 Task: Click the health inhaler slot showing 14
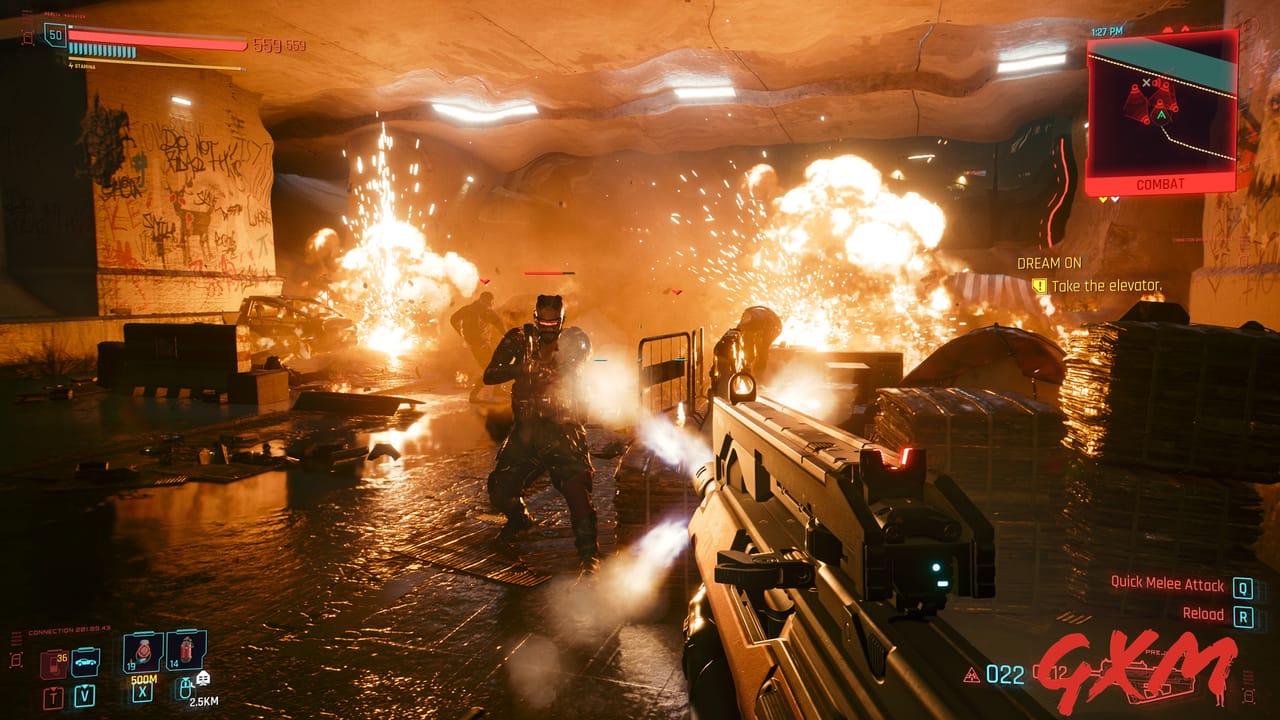[x=187, y=650]
